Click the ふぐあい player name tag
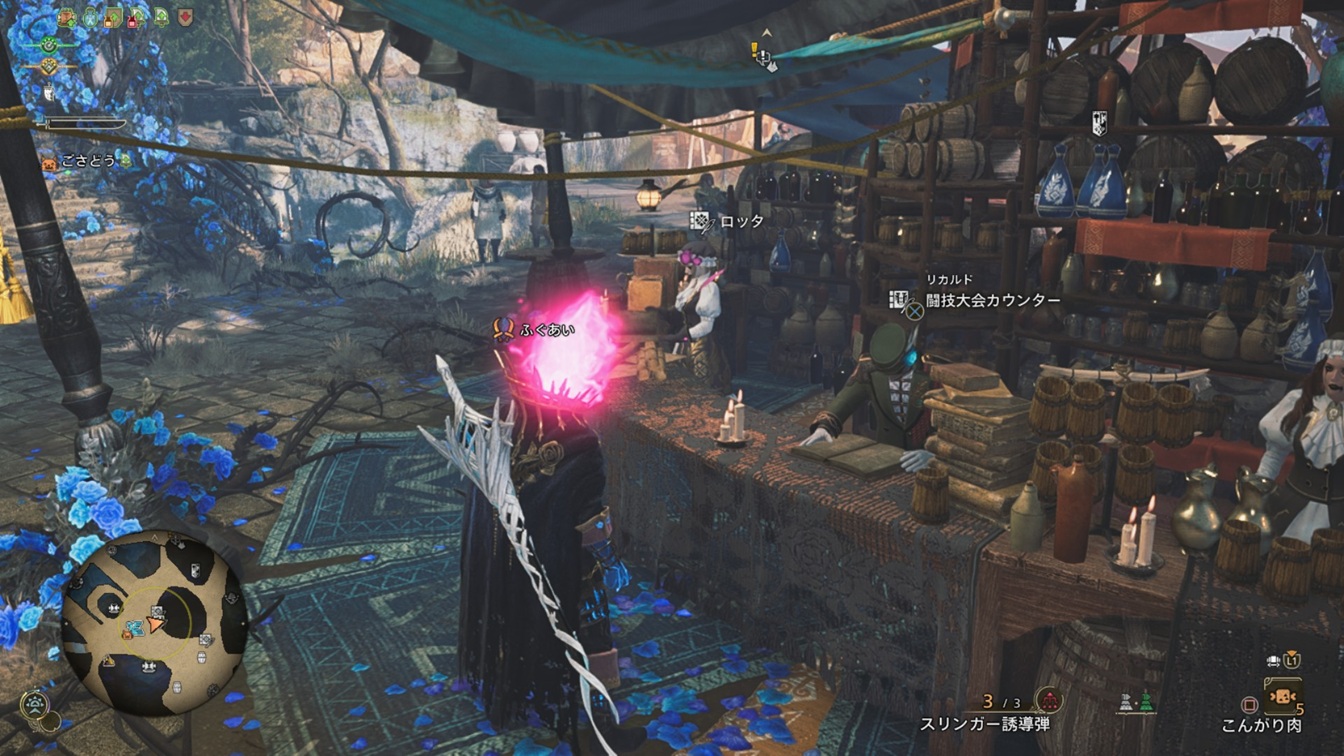 [546, 329]
